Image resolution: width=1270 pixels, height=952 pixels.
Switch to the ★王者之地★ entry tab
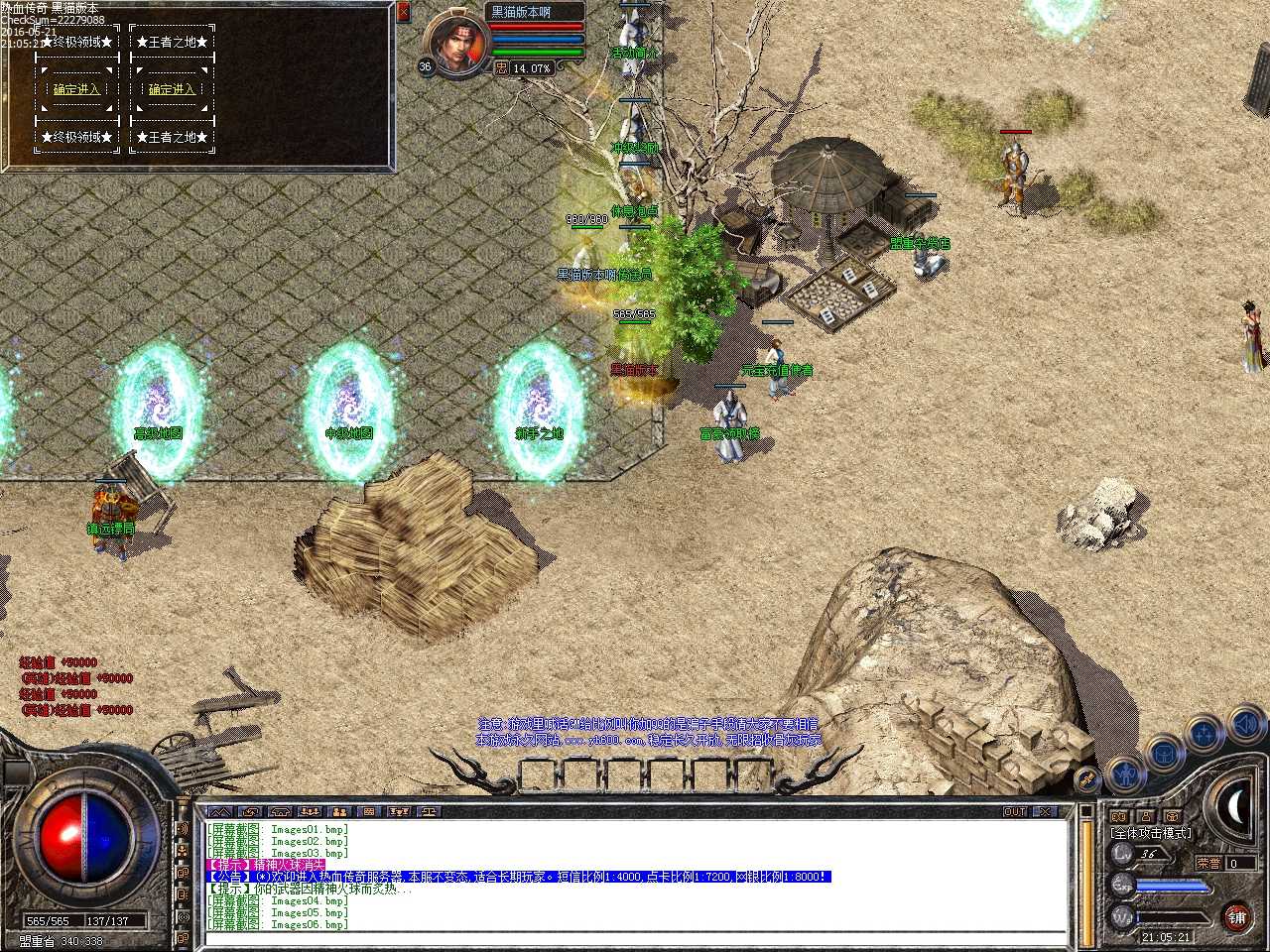point(173,42)
